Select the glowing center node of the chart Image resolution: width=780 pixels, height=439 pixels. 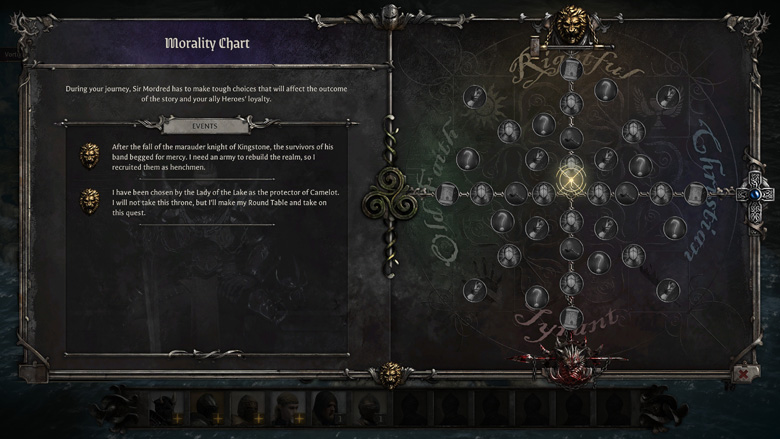(571, 181)
